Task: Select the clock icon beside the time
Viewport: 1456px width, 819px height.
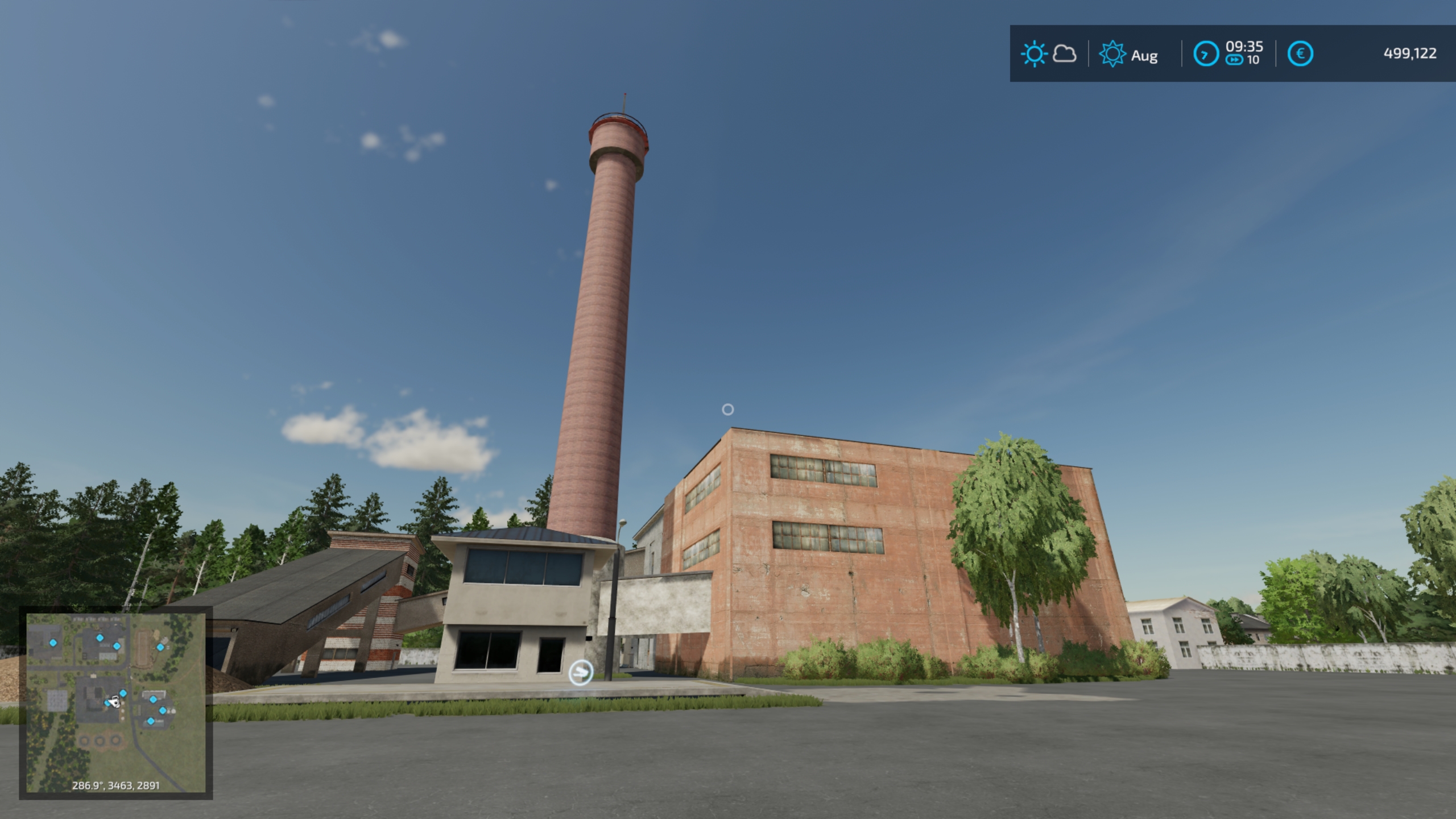Action: pos(1205,55)
